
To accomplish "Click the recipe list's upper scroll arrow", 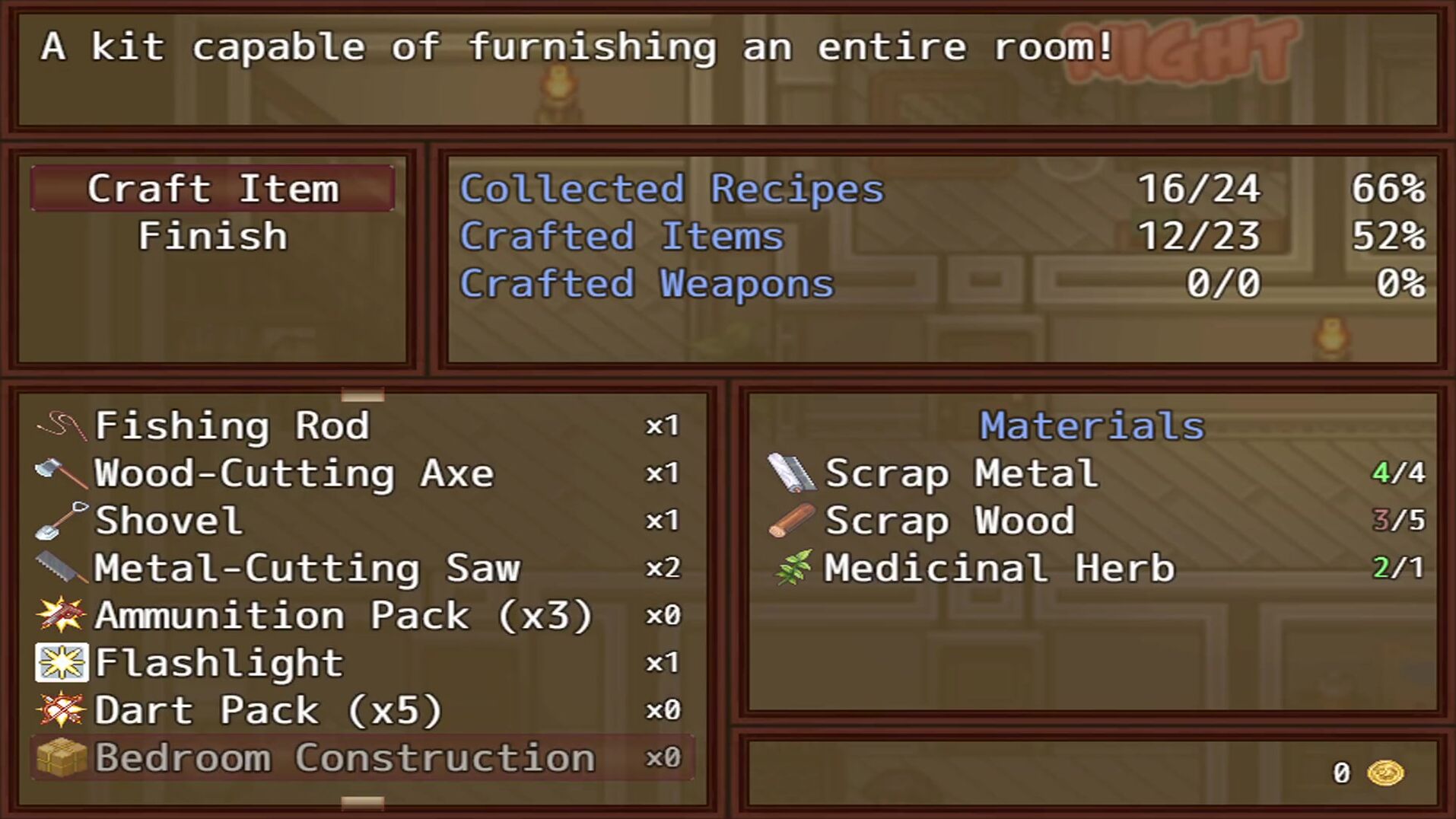I will point(362,395).
